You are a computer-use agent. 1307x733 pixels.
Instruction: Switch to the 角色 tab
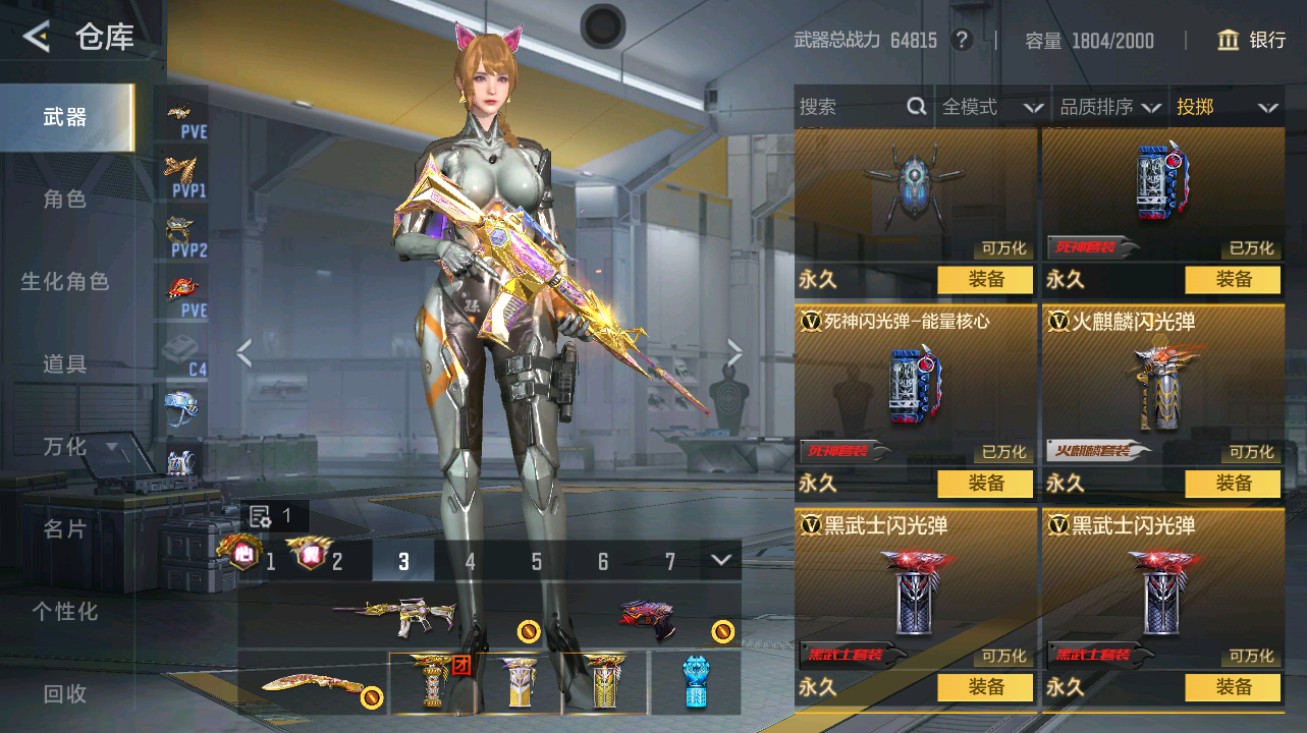[65, 199]
